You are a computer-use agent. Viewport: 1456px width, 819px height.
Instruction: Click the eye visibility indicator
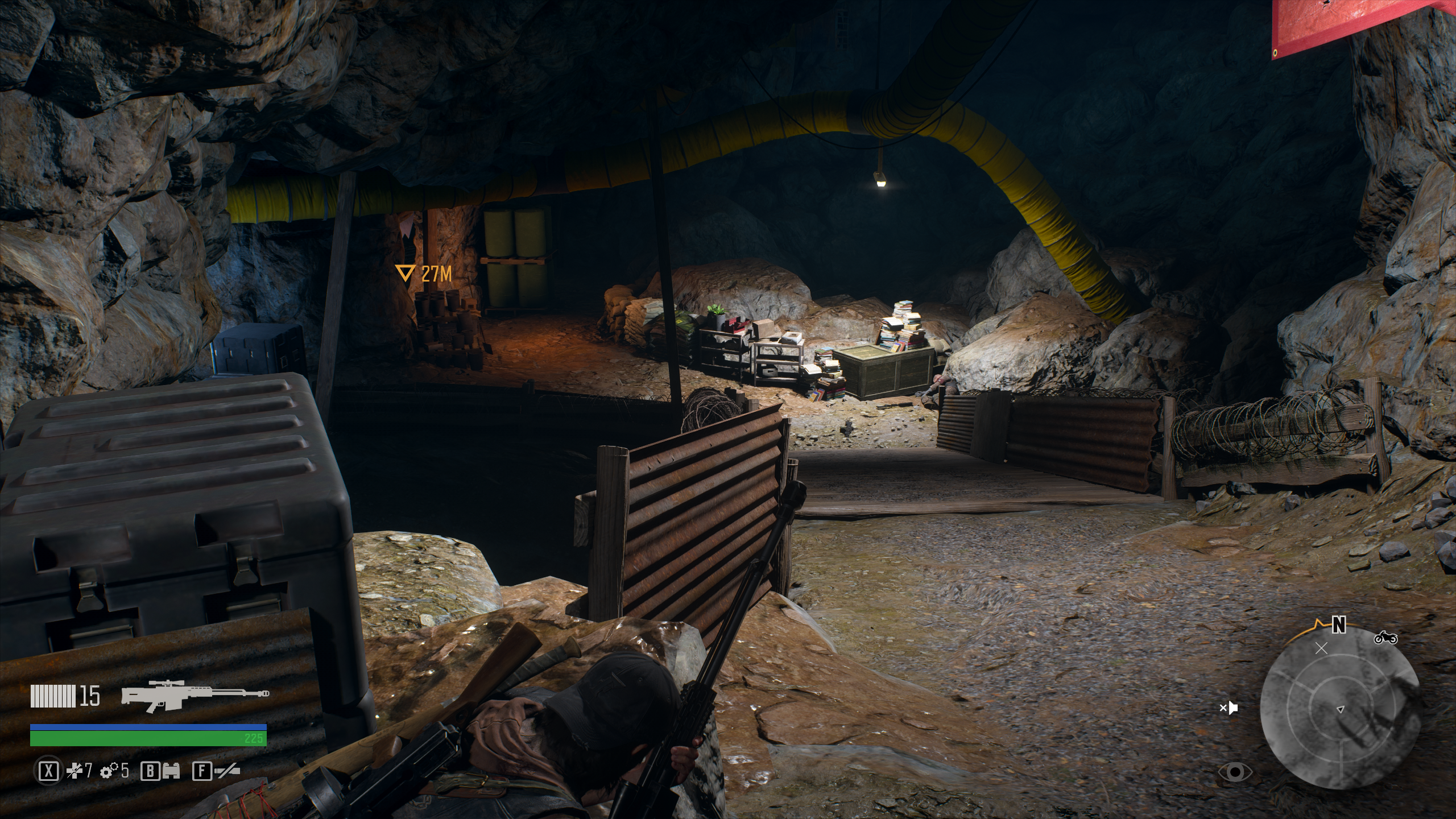[x=1235, y=772]
